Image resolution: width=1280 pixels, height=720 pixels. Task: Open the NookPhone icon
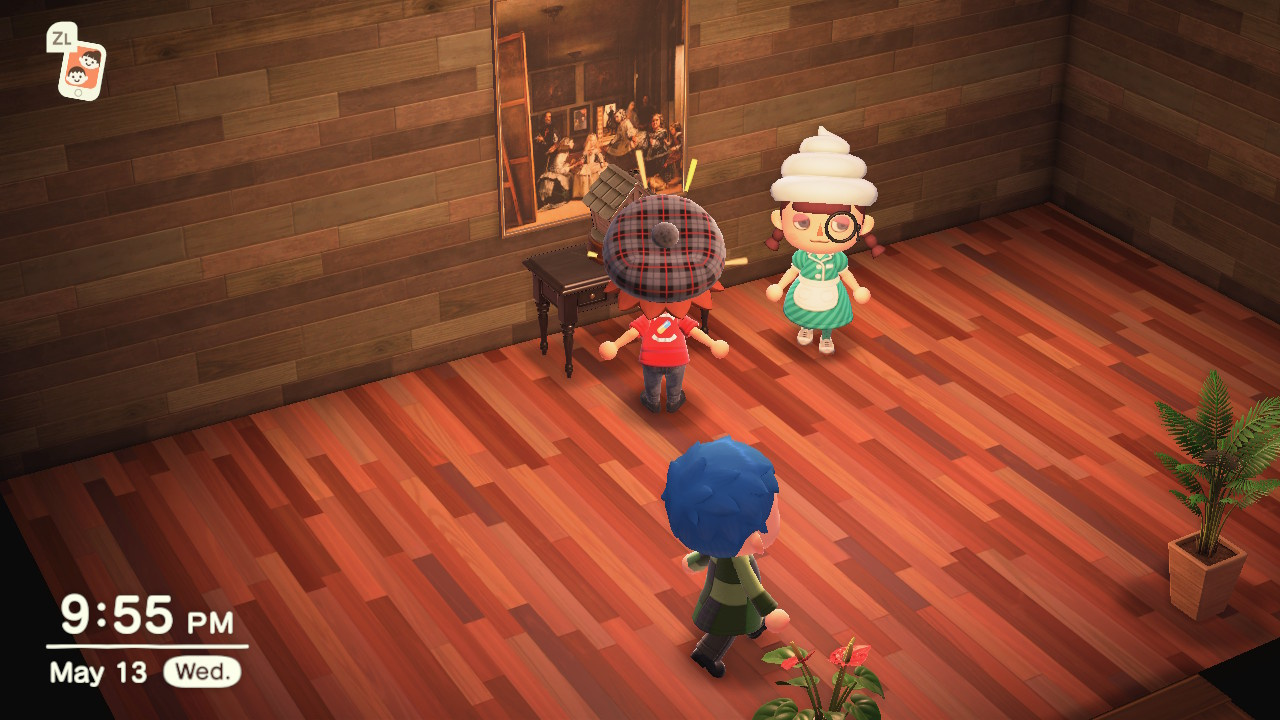[81, 69]
